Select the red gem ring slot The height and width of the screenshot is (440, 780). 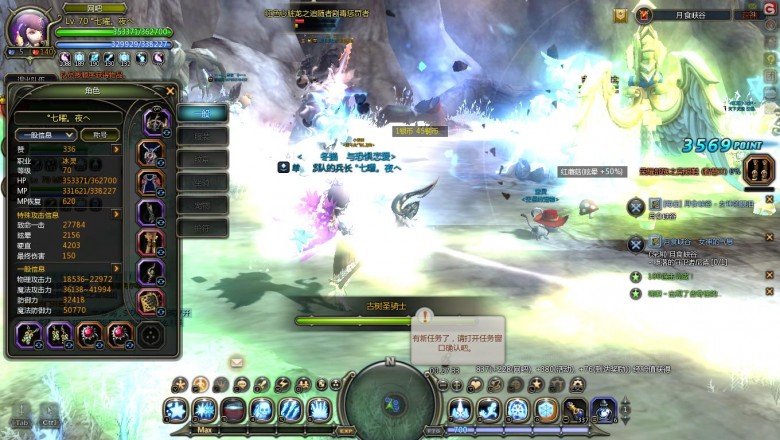click(x=90, y=335)
